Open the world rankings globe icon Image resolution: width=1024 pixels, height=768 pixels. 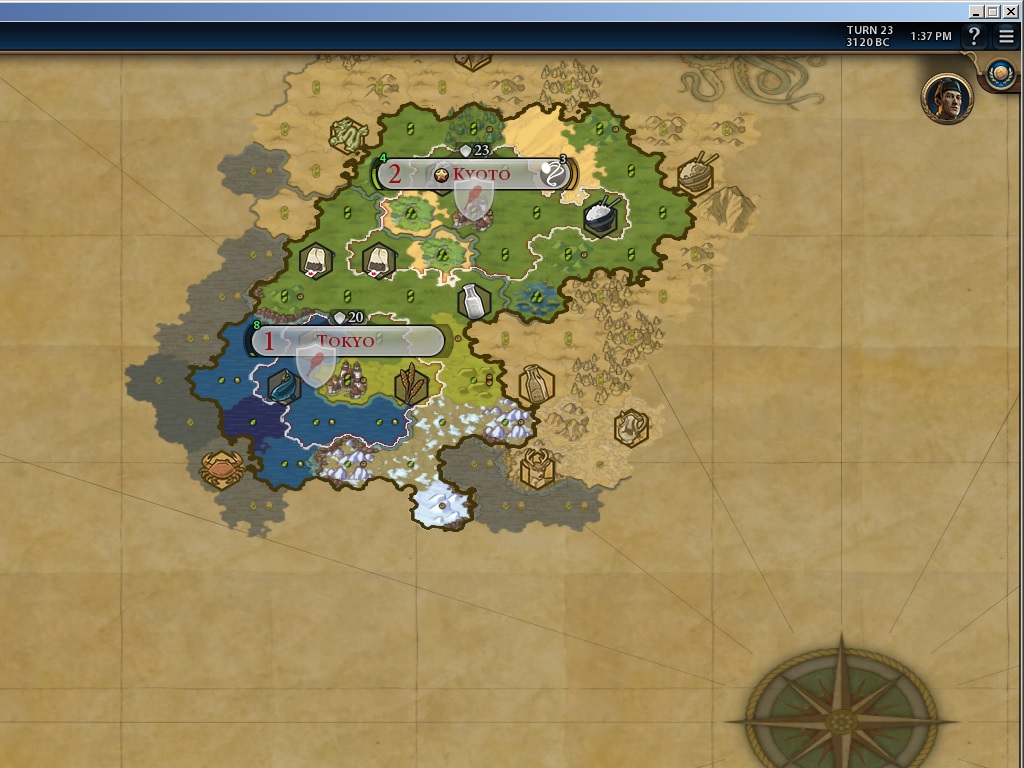click(x=1000, y=73)
